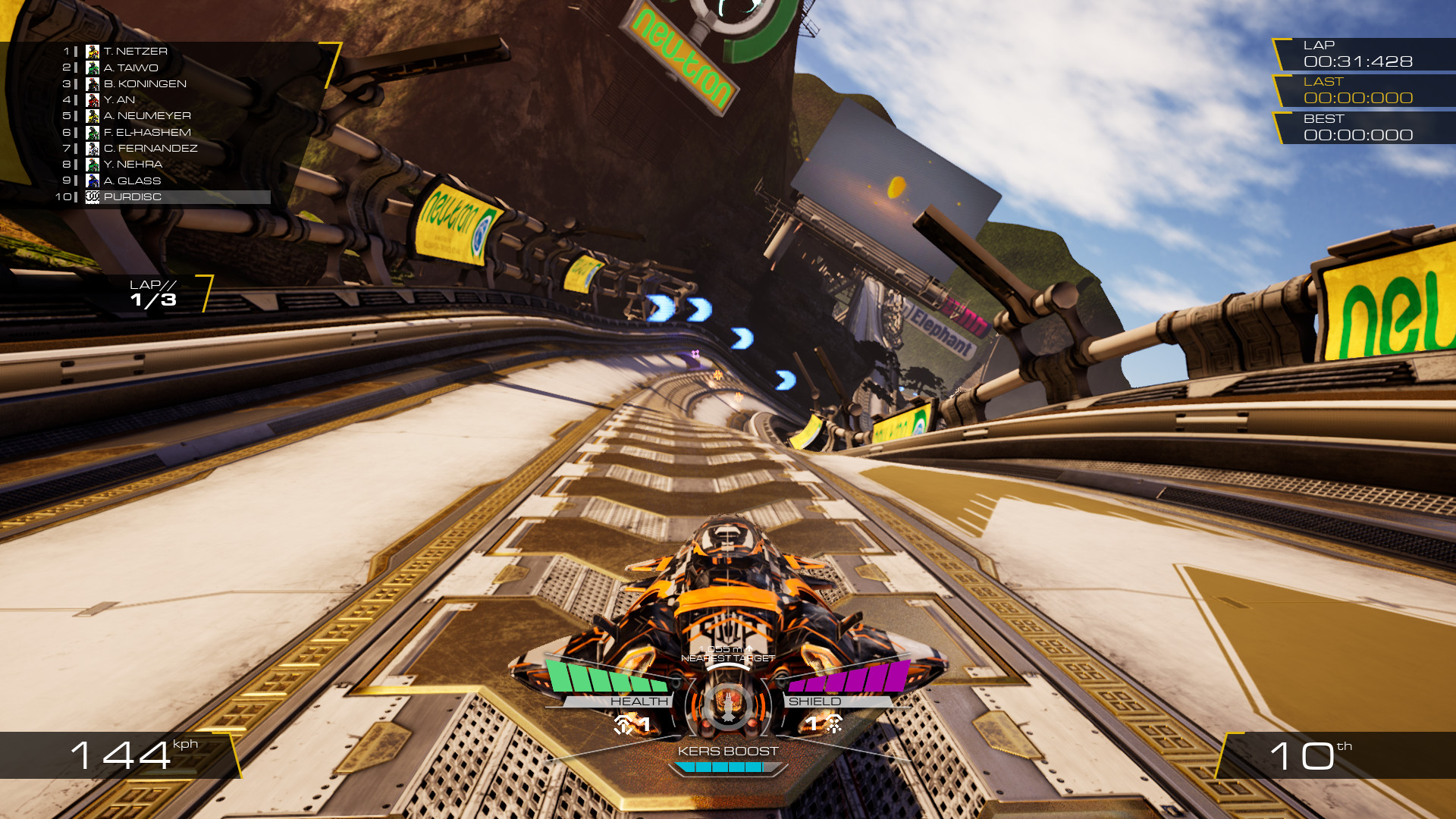Choose Y. Nehra in the standings list
Viewport: 1456px width, 819px height.
[x=133, y=165]
